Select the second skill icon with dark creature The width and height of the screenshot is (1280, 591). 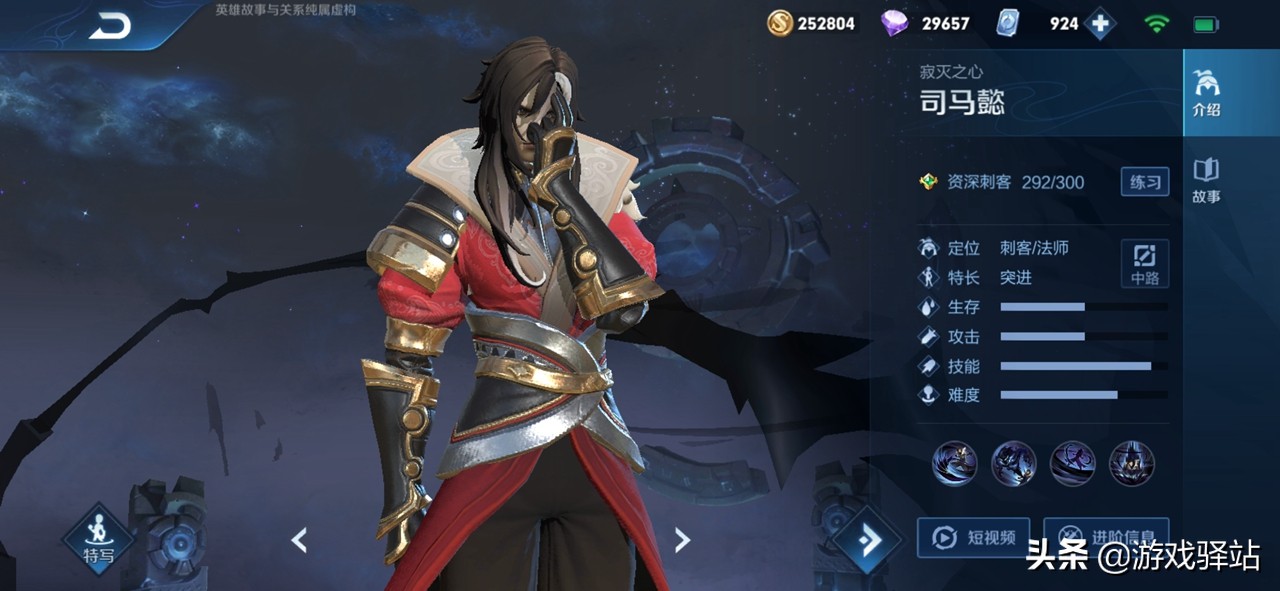point(1013,463)
